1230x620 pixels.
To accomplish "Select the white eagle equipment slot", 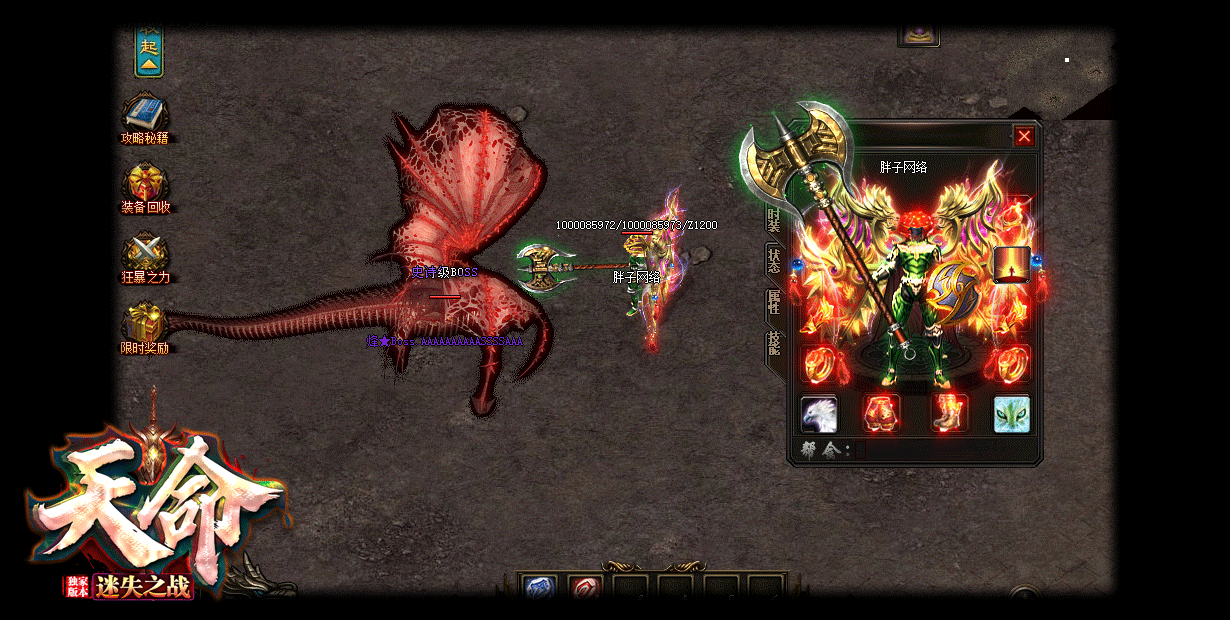I will click(819, 414).
